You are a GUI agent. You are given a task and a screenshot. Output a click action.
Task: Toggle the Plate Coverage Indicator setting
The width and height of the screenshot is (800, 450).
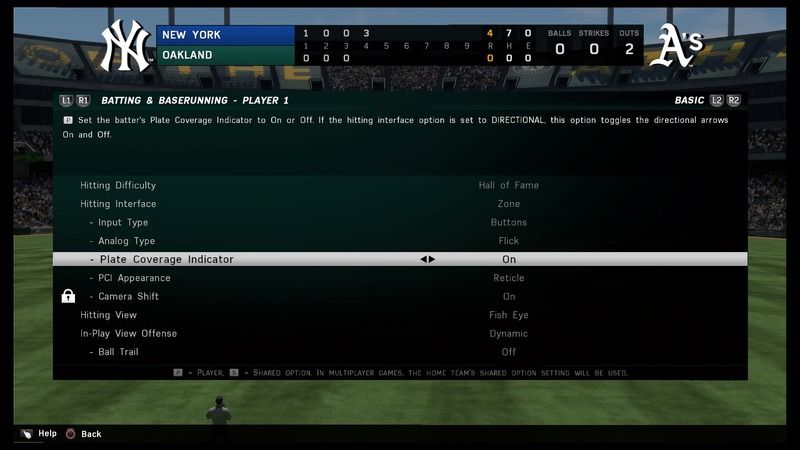(x=166, y=260)
